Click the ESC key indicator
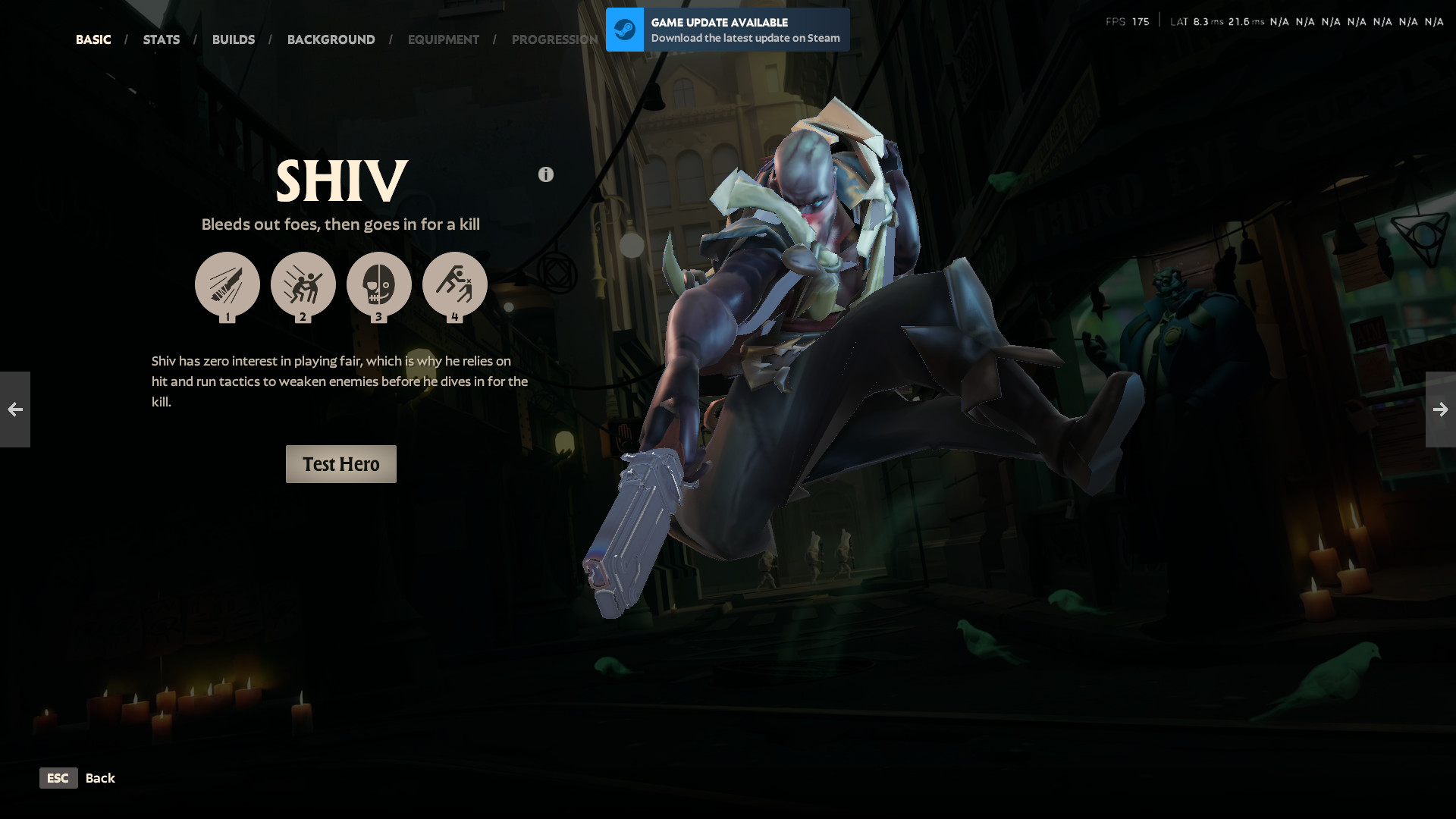Viewport: 1456px width, 819px height. pyautogui.click(x=58, y=777)
